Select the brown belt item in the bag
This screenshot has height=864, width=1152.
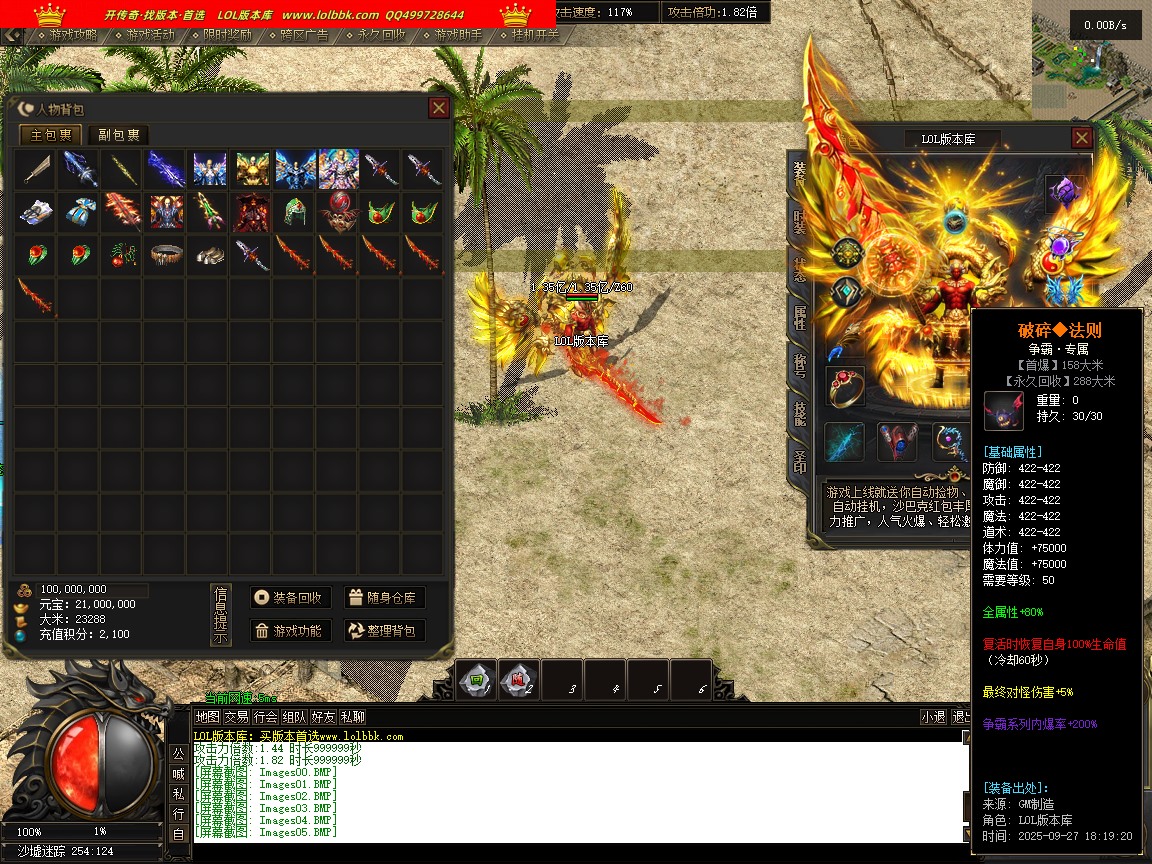point(163,255)
